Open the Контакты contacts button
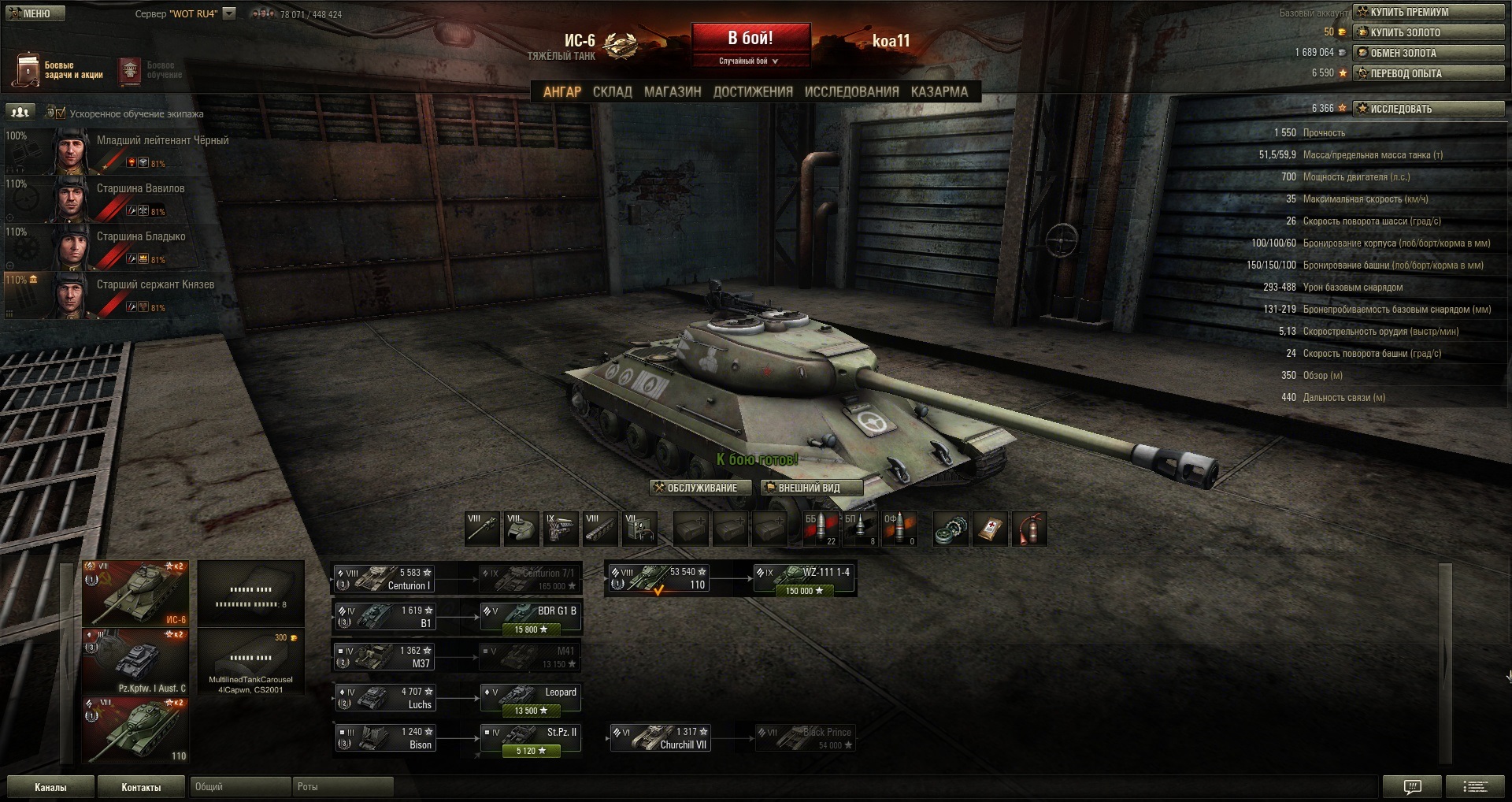The image size is (1512, 802). click(x=141, y=787)
